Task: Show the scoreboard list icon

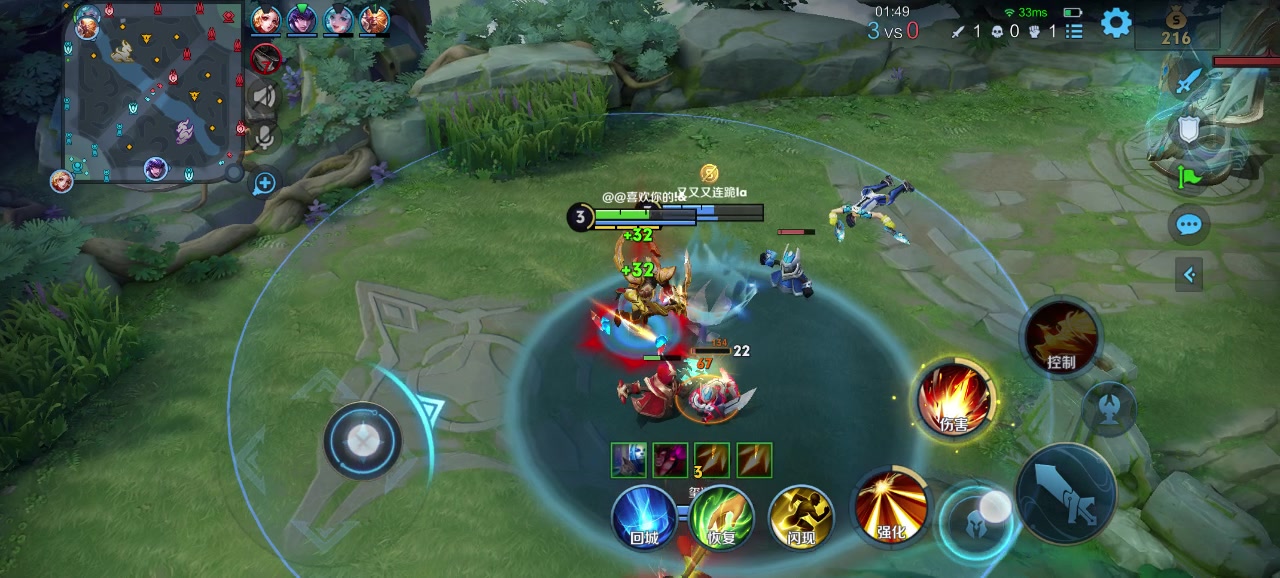Action: [x=1074, y=31]
